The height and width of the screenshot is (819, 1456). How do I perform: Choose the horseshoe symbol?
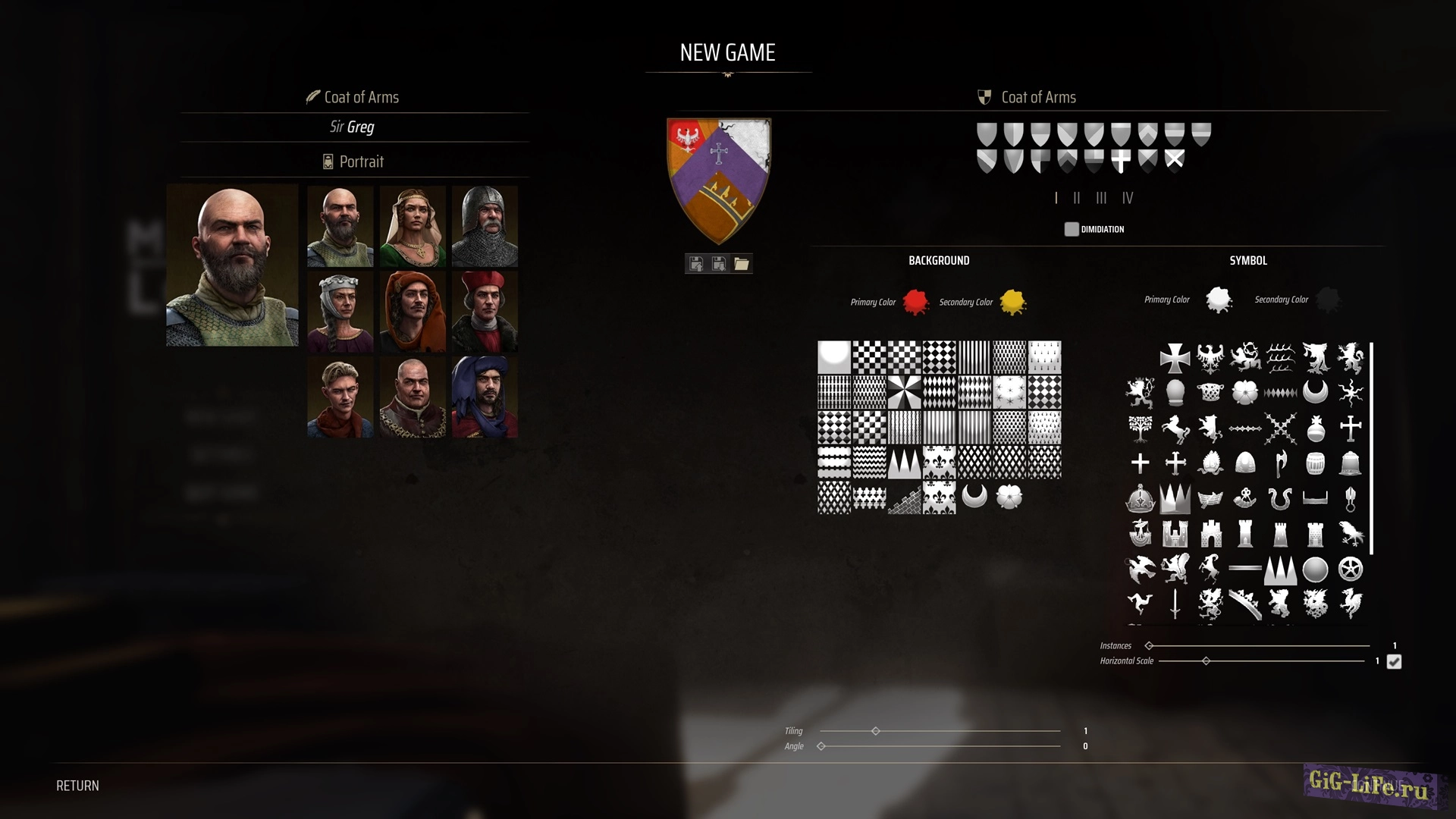[1280, 498]
